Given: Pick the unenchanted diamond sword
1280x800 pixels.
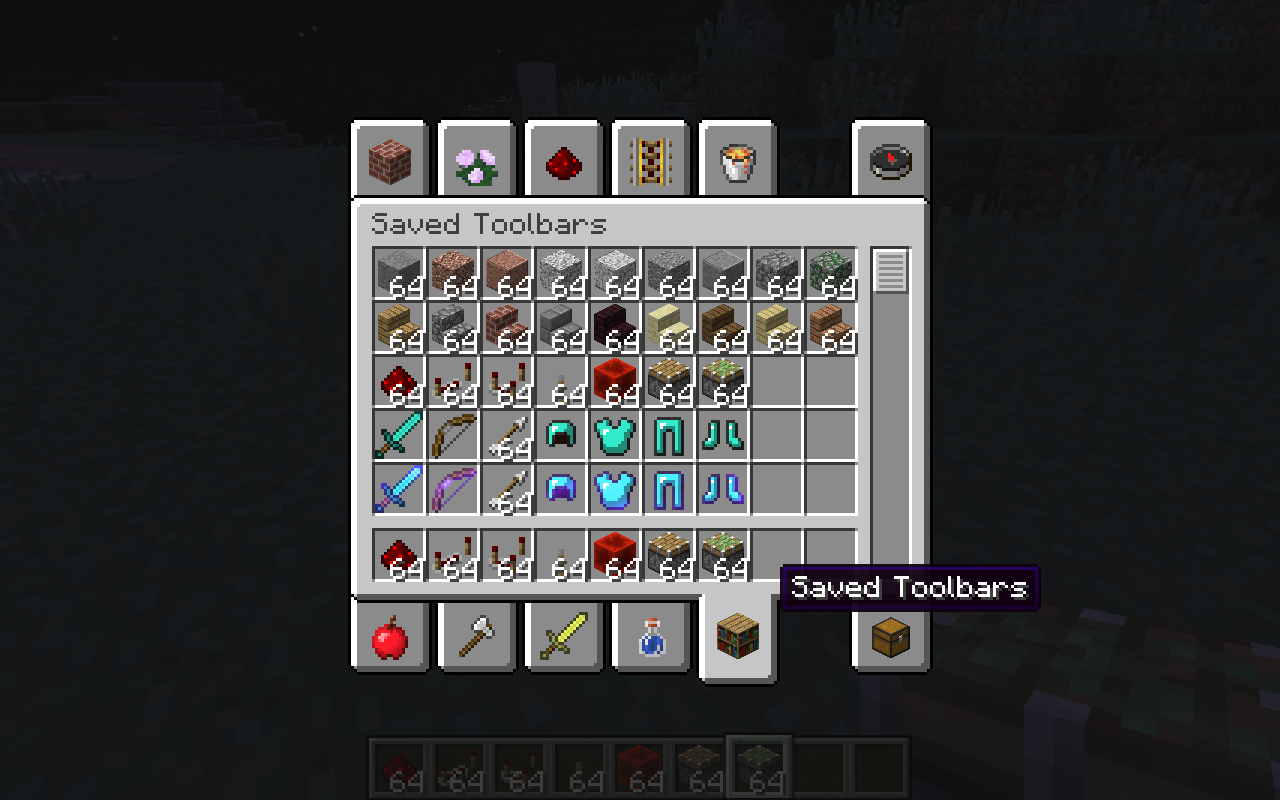Looking at the screenshot, I should (399, 435).
